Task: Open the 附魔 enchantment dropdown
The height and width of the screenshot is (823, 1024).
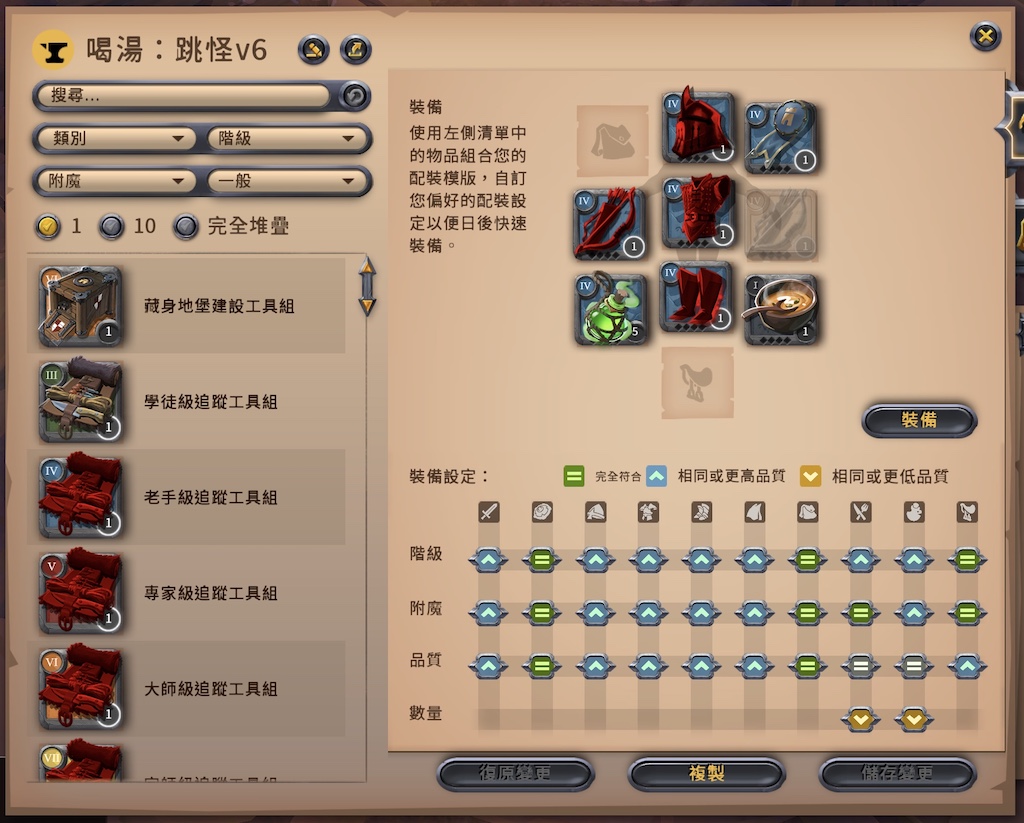Action: [x=117, y=181]
